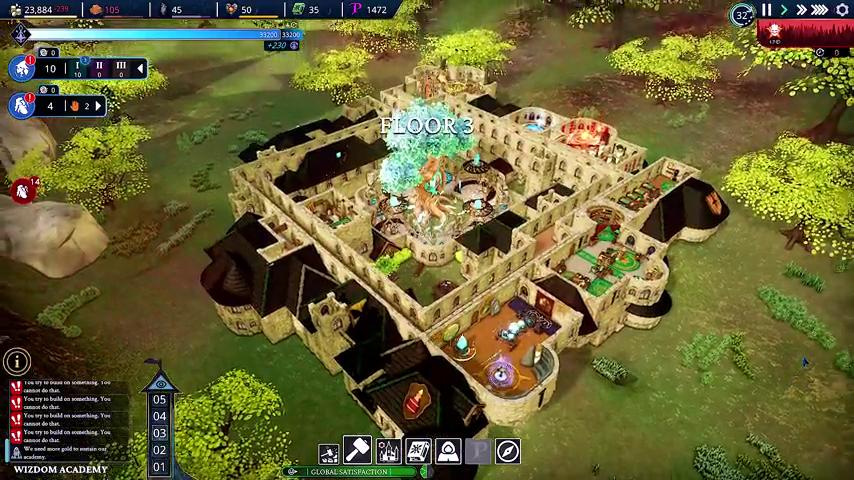The image size is (854, 480).
Task: Collapse the students panel arrow
Action: [x=140, y=69]
